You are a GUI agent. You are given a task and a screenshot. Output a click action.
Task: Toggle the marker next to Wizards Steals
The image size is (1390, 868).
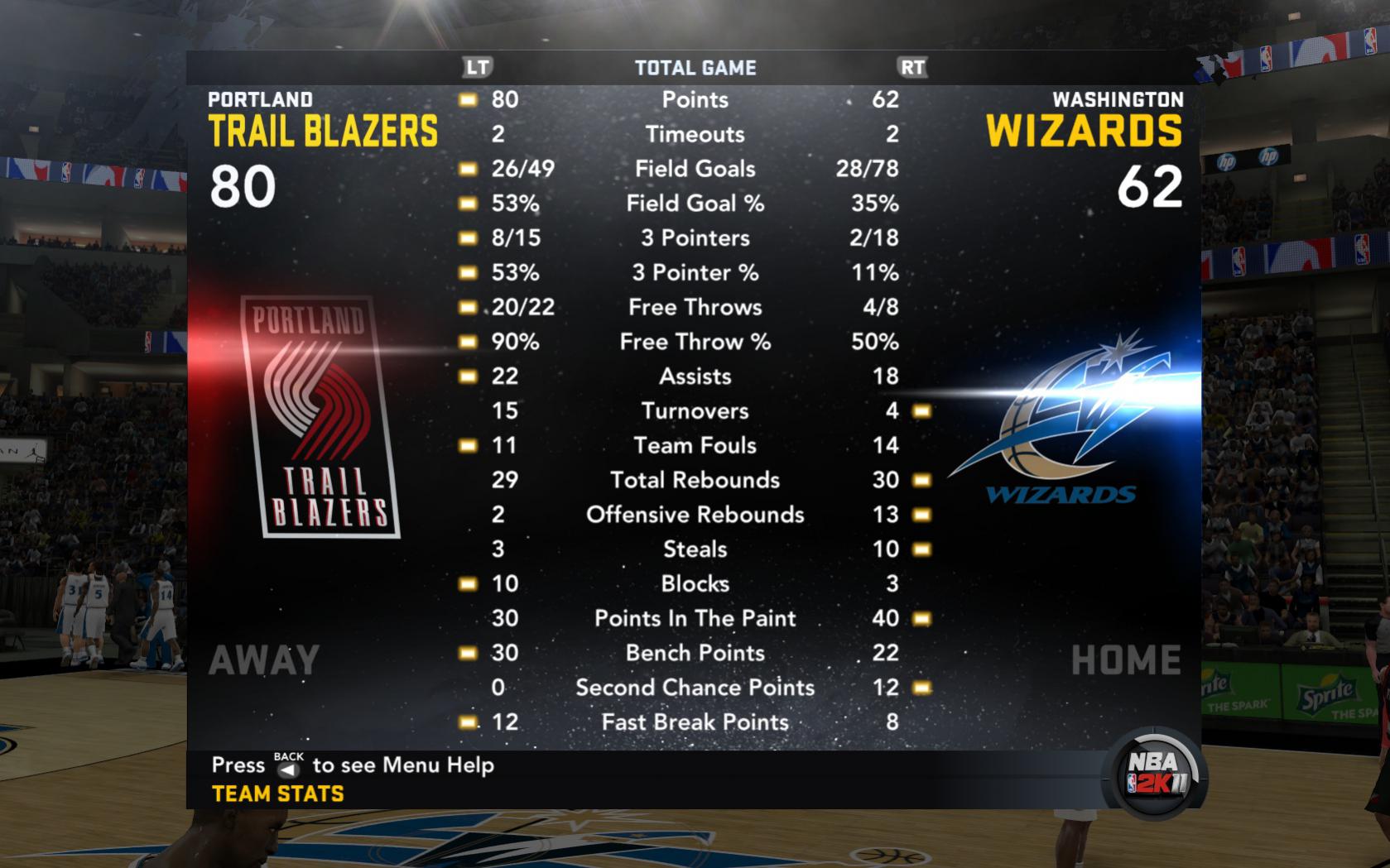pyautogui.click(x=923, y=549)
